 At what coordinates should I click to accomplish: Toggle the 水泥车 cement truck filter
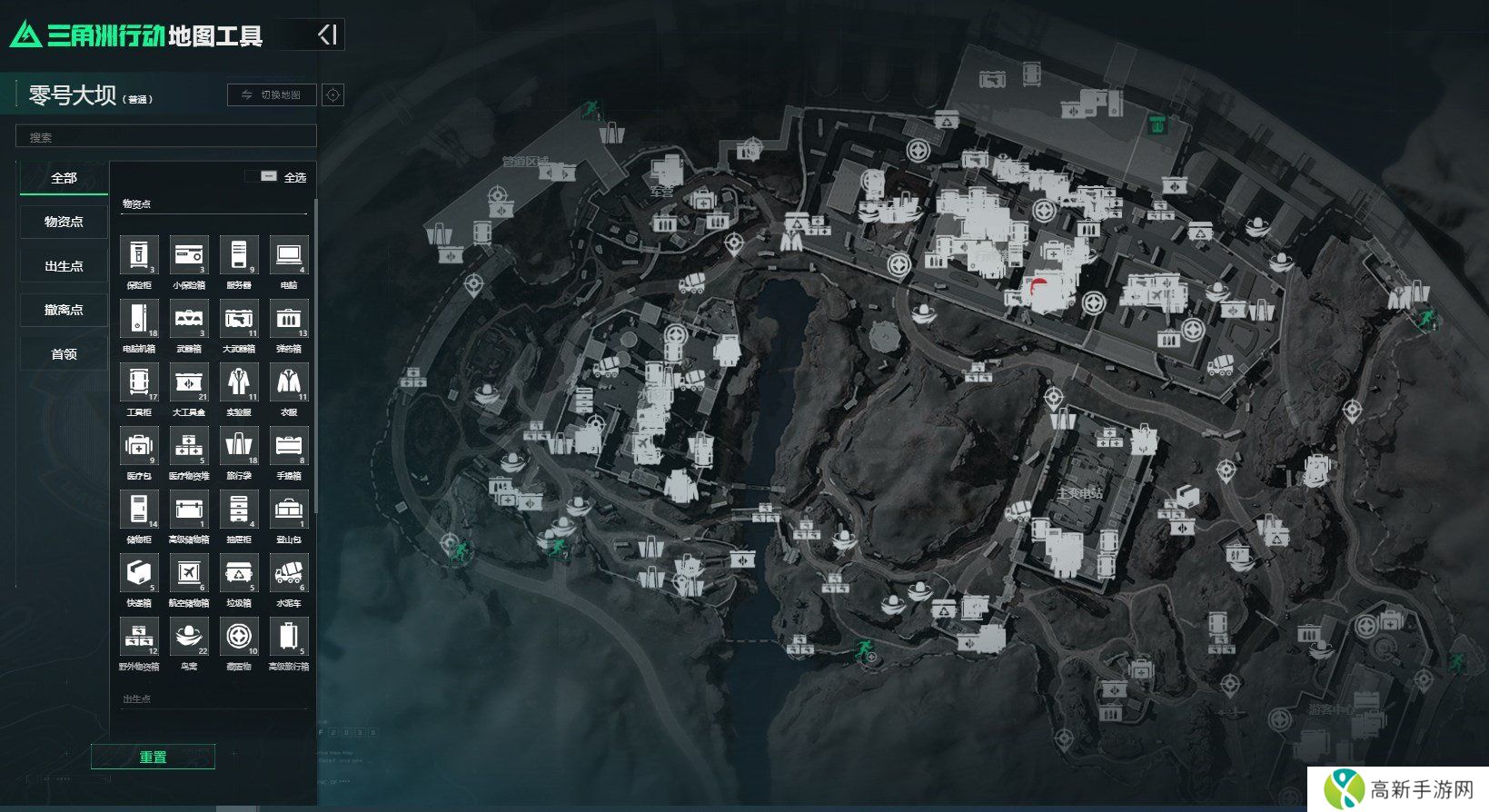[289, 573]
